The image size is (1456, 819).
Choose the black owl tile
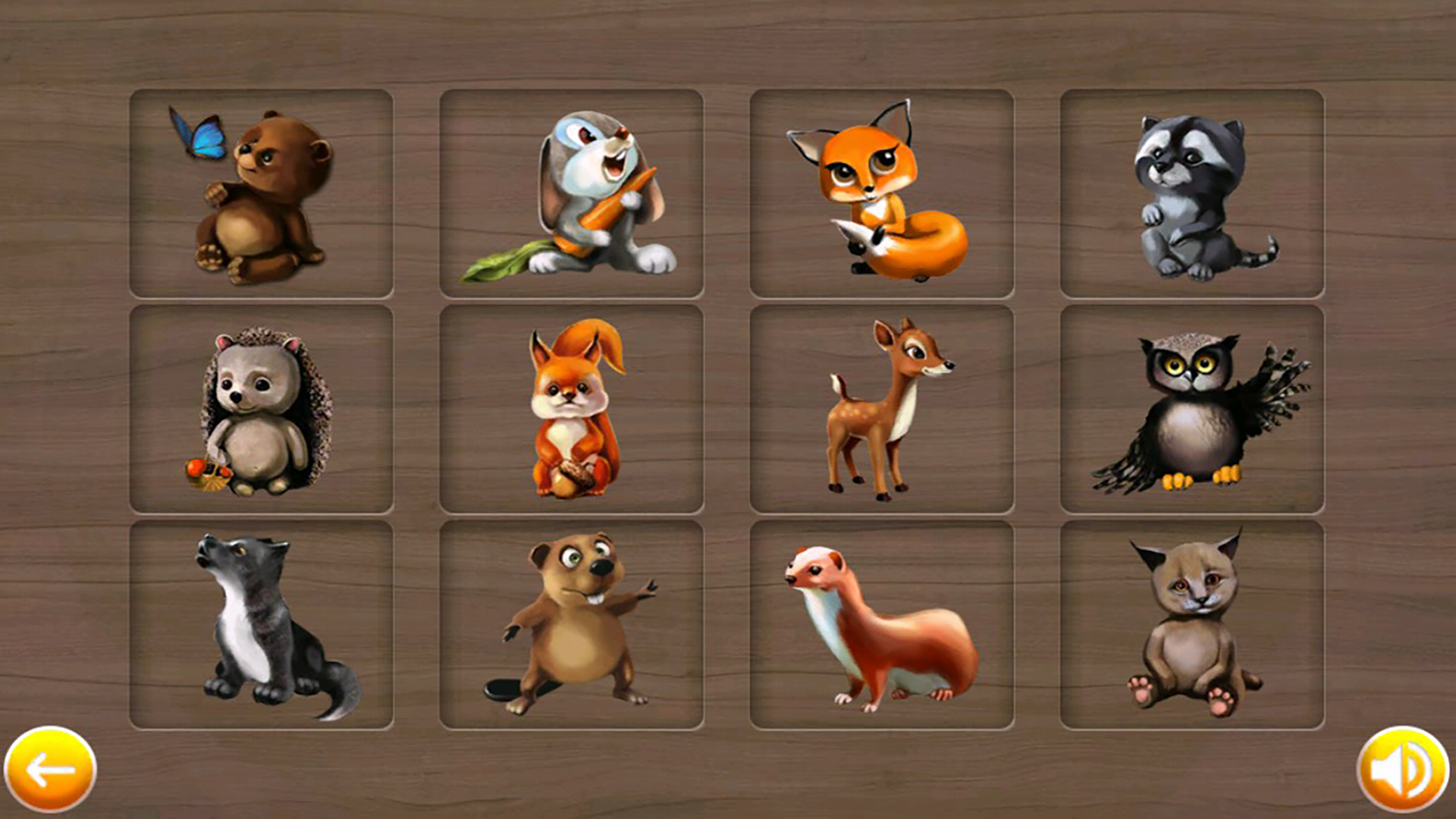[1191, 409]
